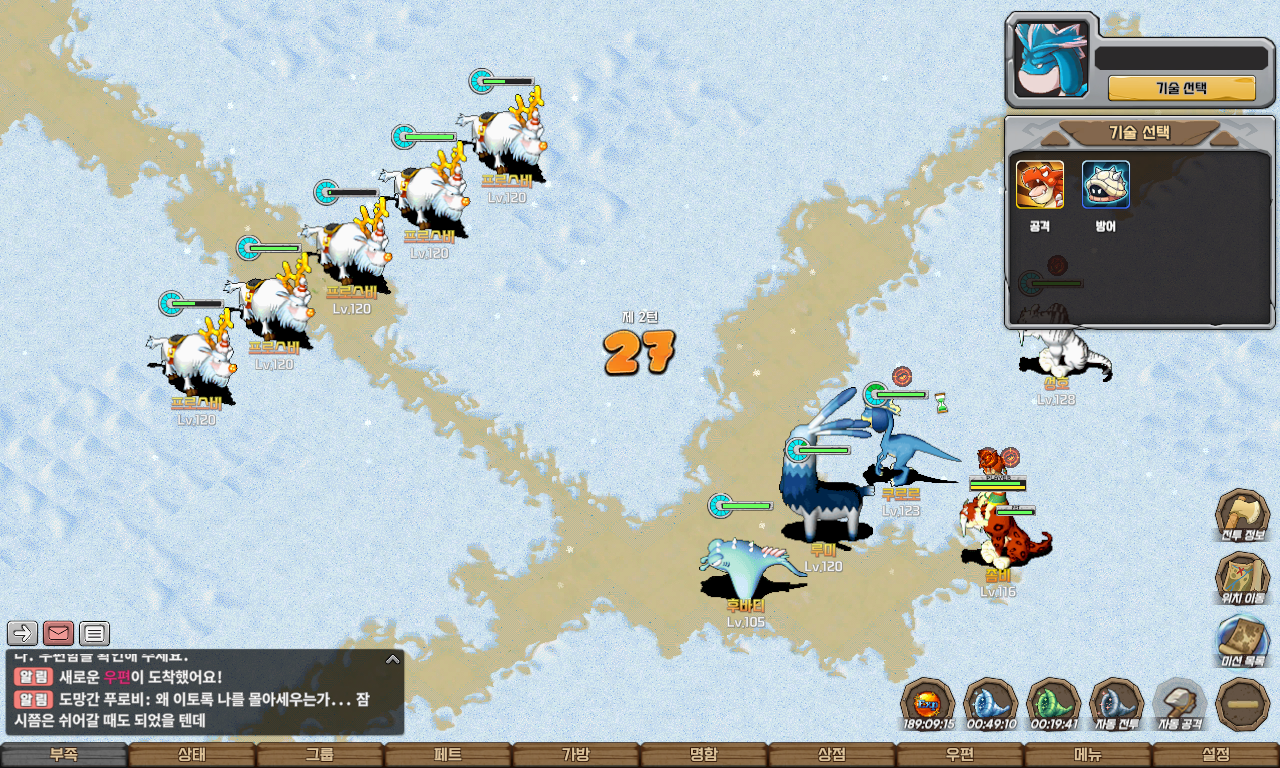This screenshot has width=1280, height=768.
Task: Open the 가방 (Bag) tab
Action: [x=576, y=755]
